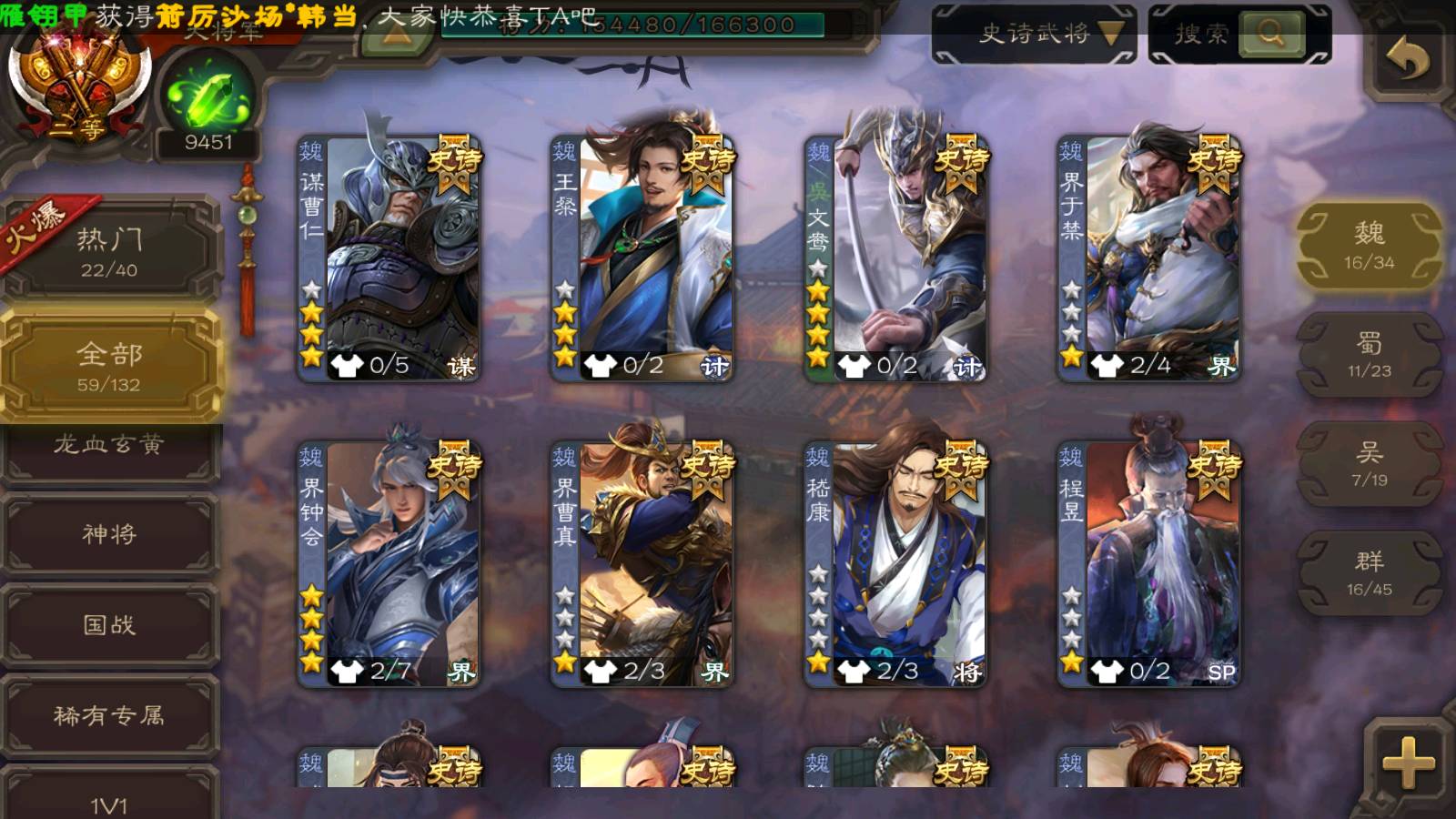
Task: Select the 热门 category tab
Action: tap(109, 251)
